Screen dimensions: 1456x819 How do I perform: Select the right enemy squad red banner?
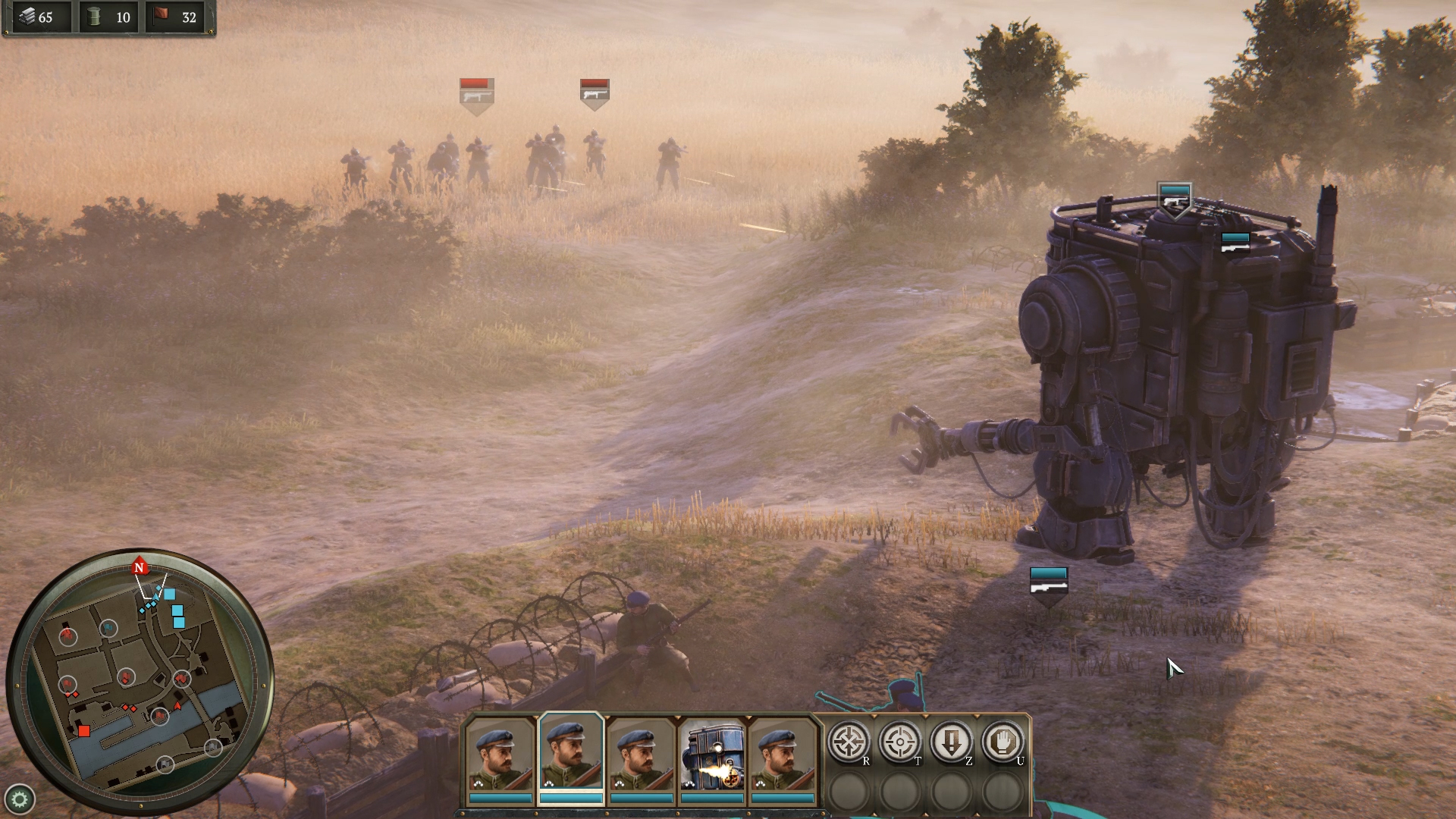coord(595,91)
